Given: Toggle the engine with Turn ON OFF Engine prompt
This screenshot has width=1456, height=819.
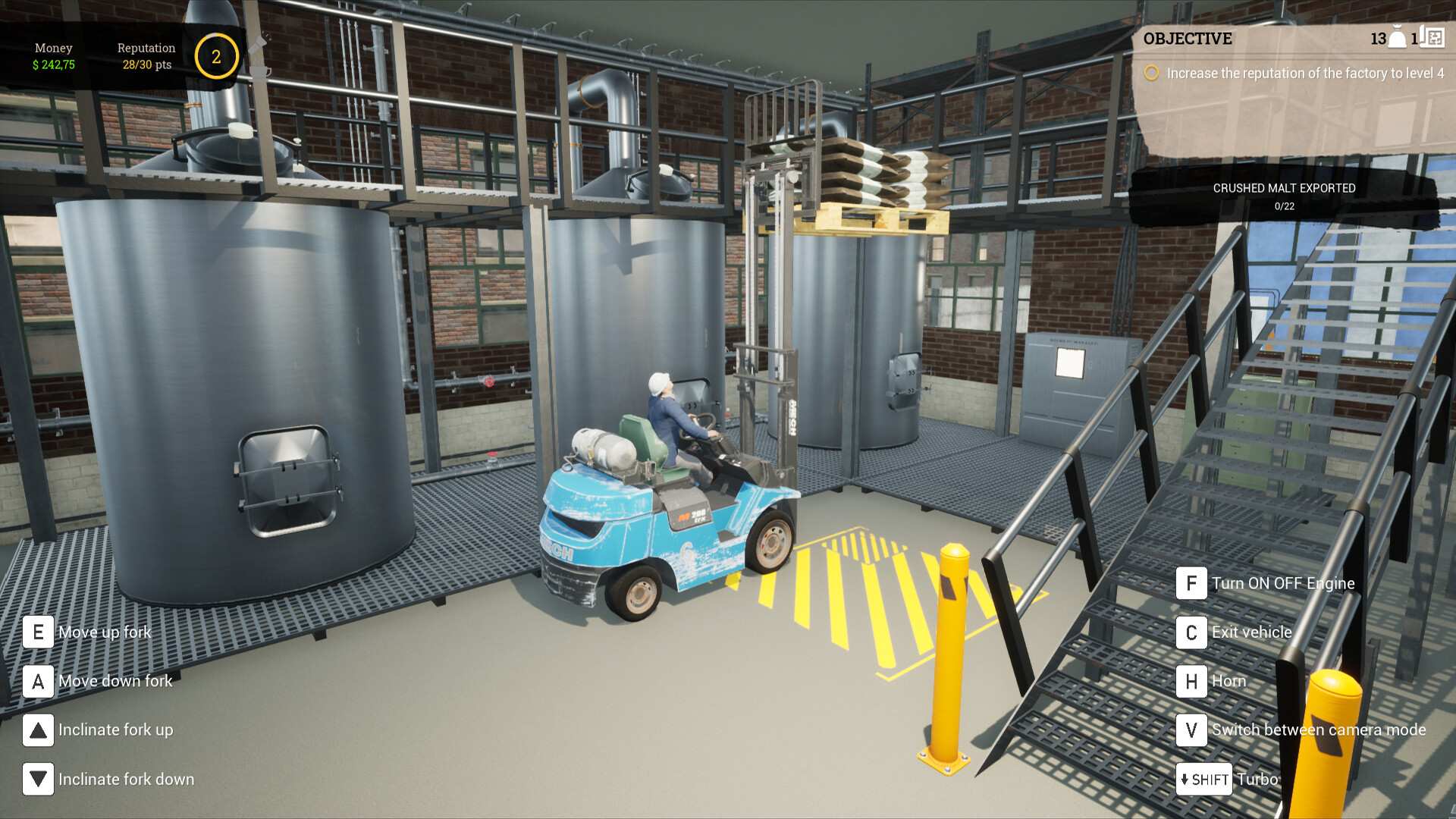Looking at the screenshot, I should [1192, 582].
